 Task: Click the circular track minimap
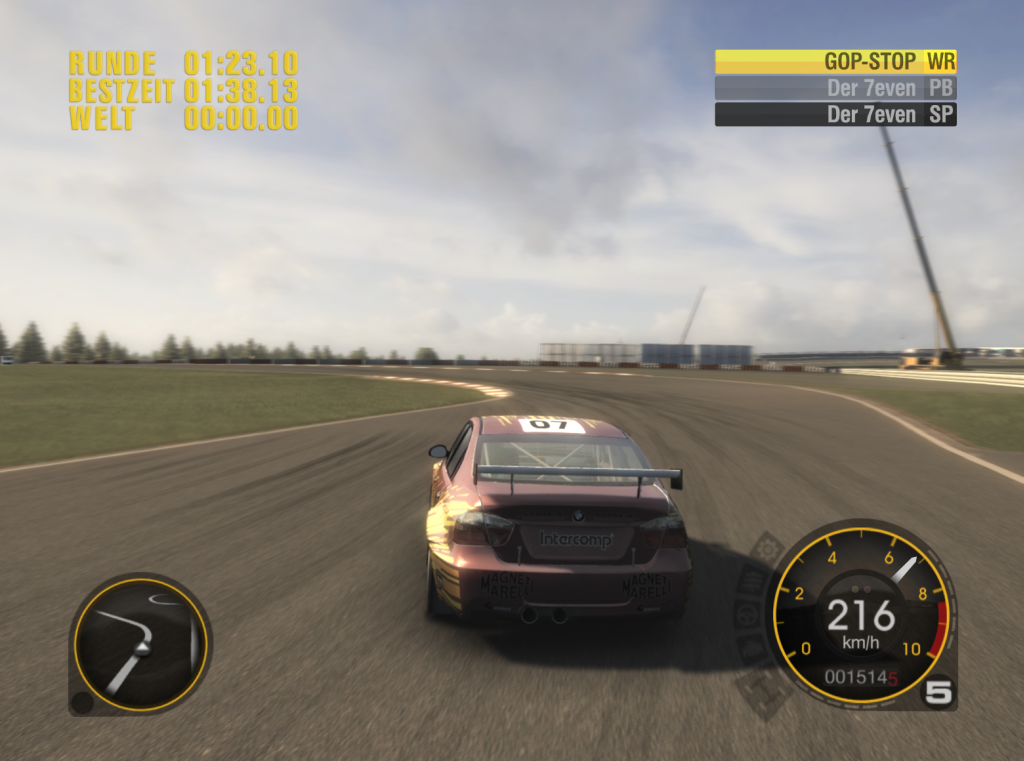pos(140,644)
